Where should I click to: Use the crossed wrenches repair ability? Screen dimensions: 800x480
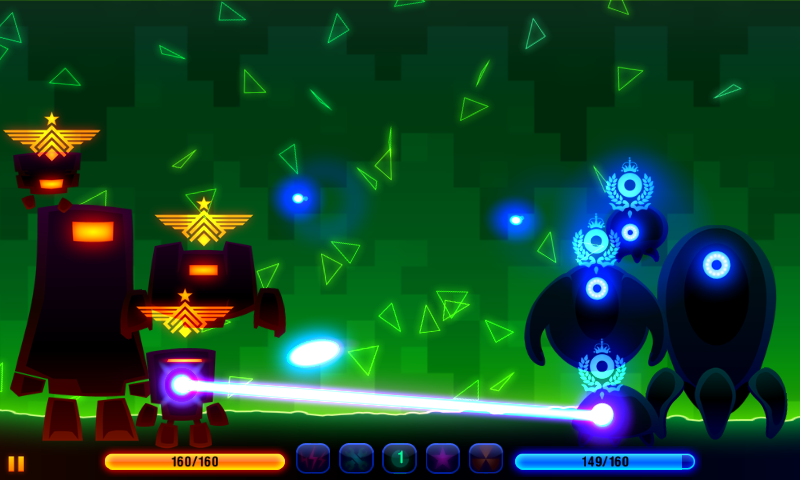click(356, 459)
